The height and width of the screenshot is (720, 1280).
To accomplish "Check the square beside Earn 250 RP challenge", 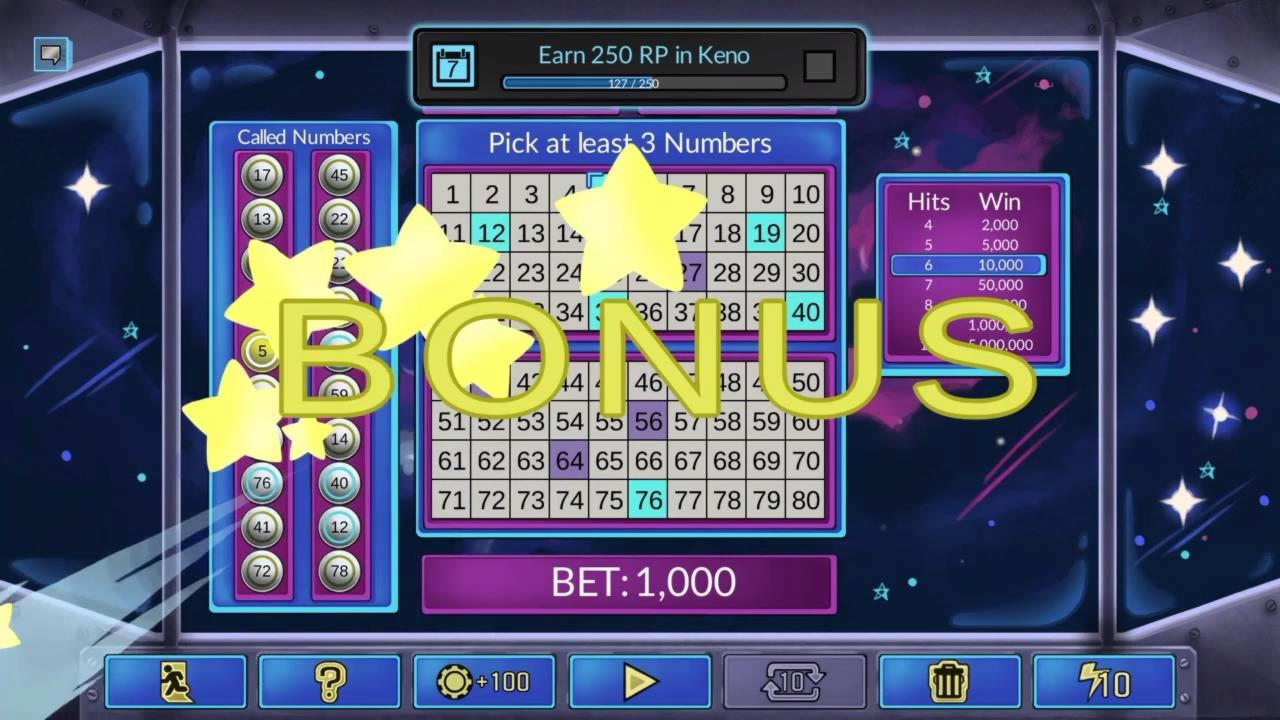I will point(820,66).
